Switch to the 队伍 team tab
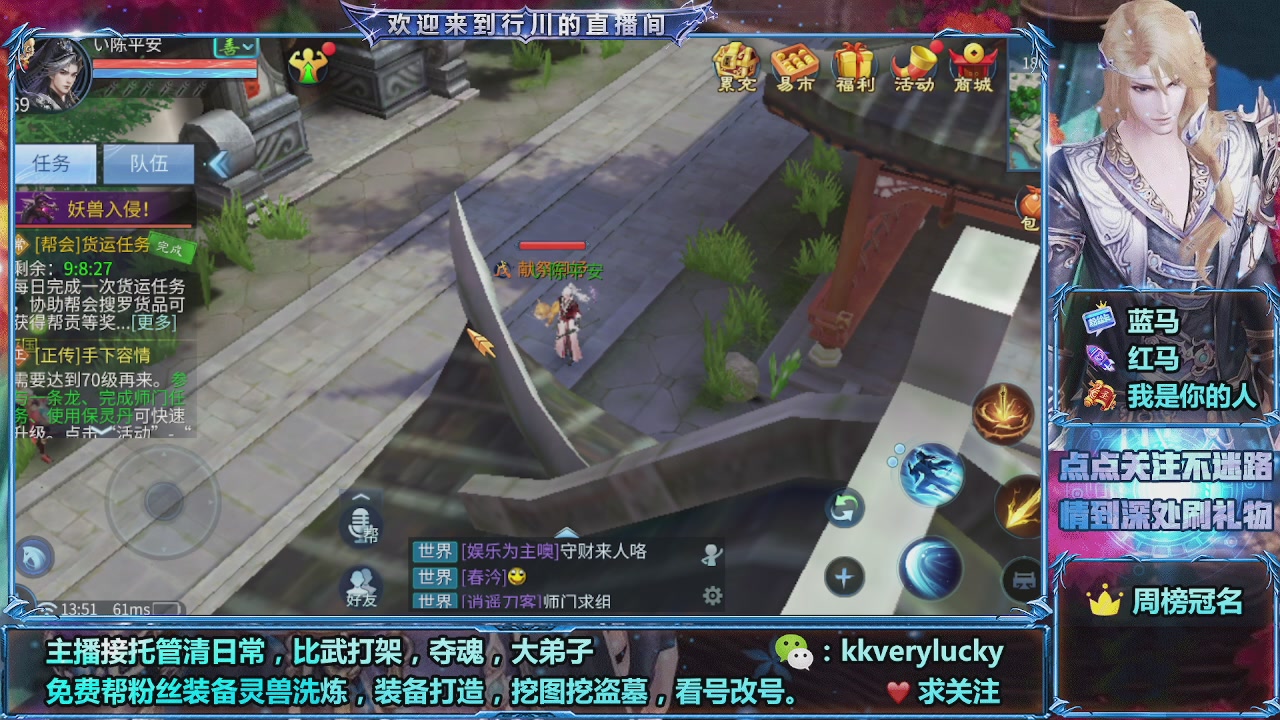 [x=148, y=163]
